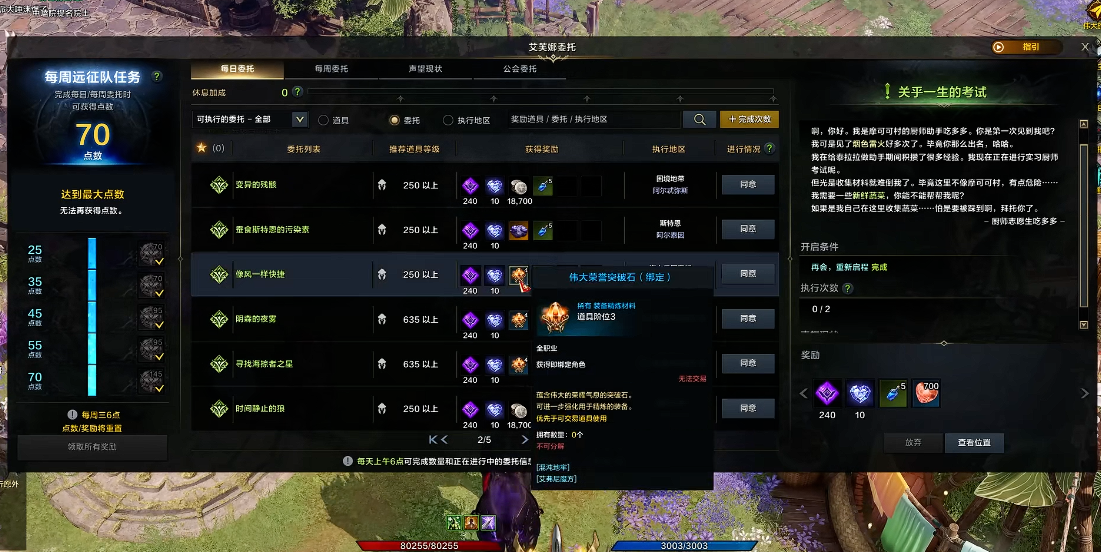
Task: Click the 放弃 abandon quest button
Action: click(x=913, y=442)
